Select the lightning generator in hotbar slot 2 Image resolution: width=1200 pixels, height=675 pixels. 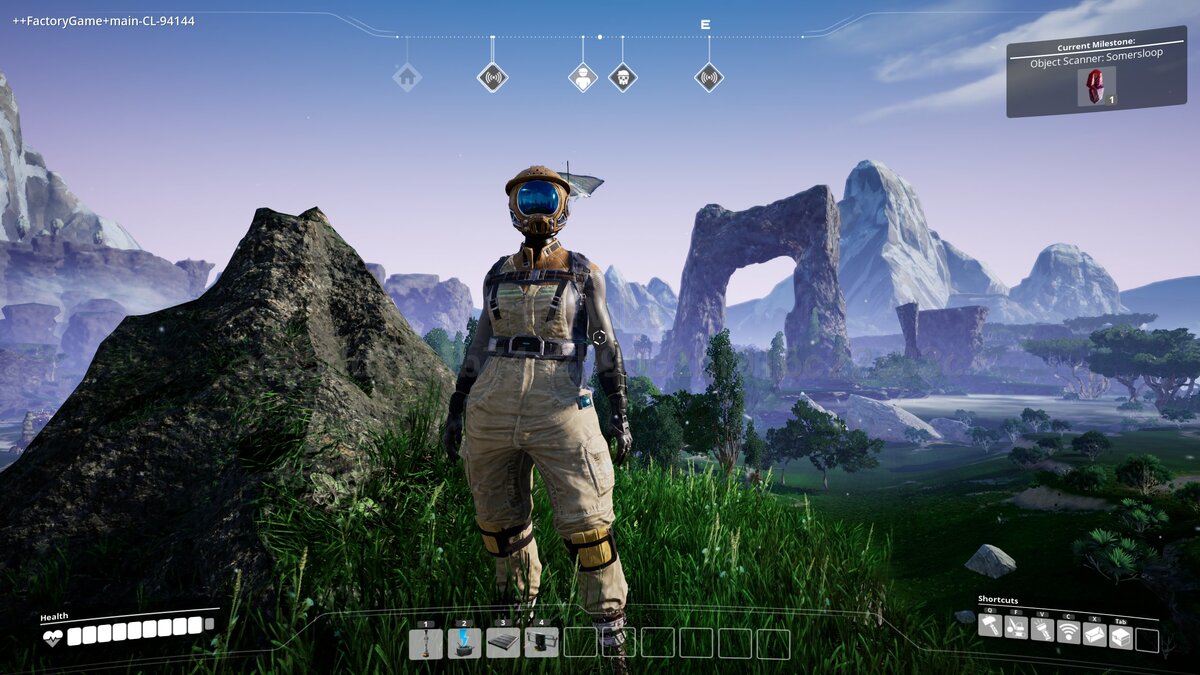click(464, 643)
